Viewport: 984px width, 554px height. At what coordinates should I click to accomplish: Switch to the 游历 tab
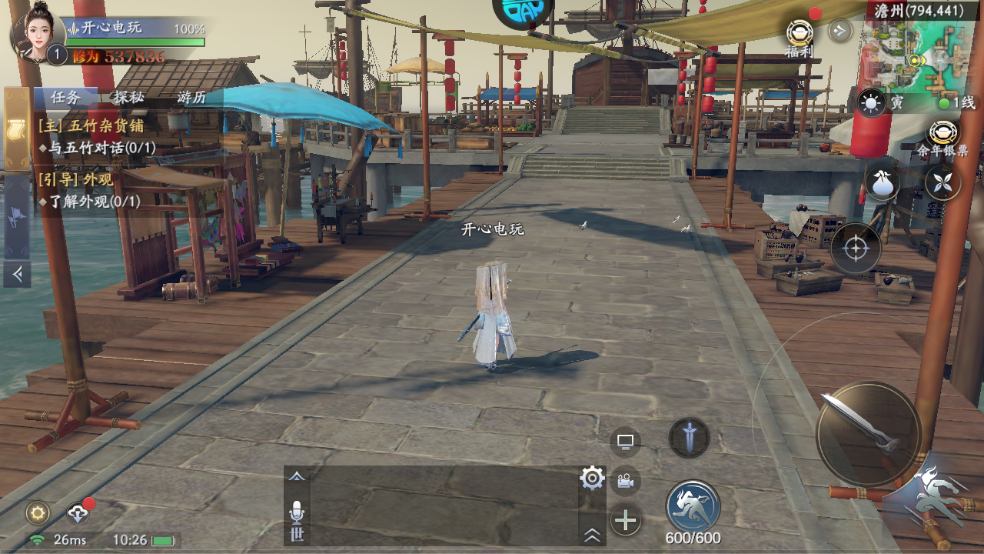click(191, 98)
